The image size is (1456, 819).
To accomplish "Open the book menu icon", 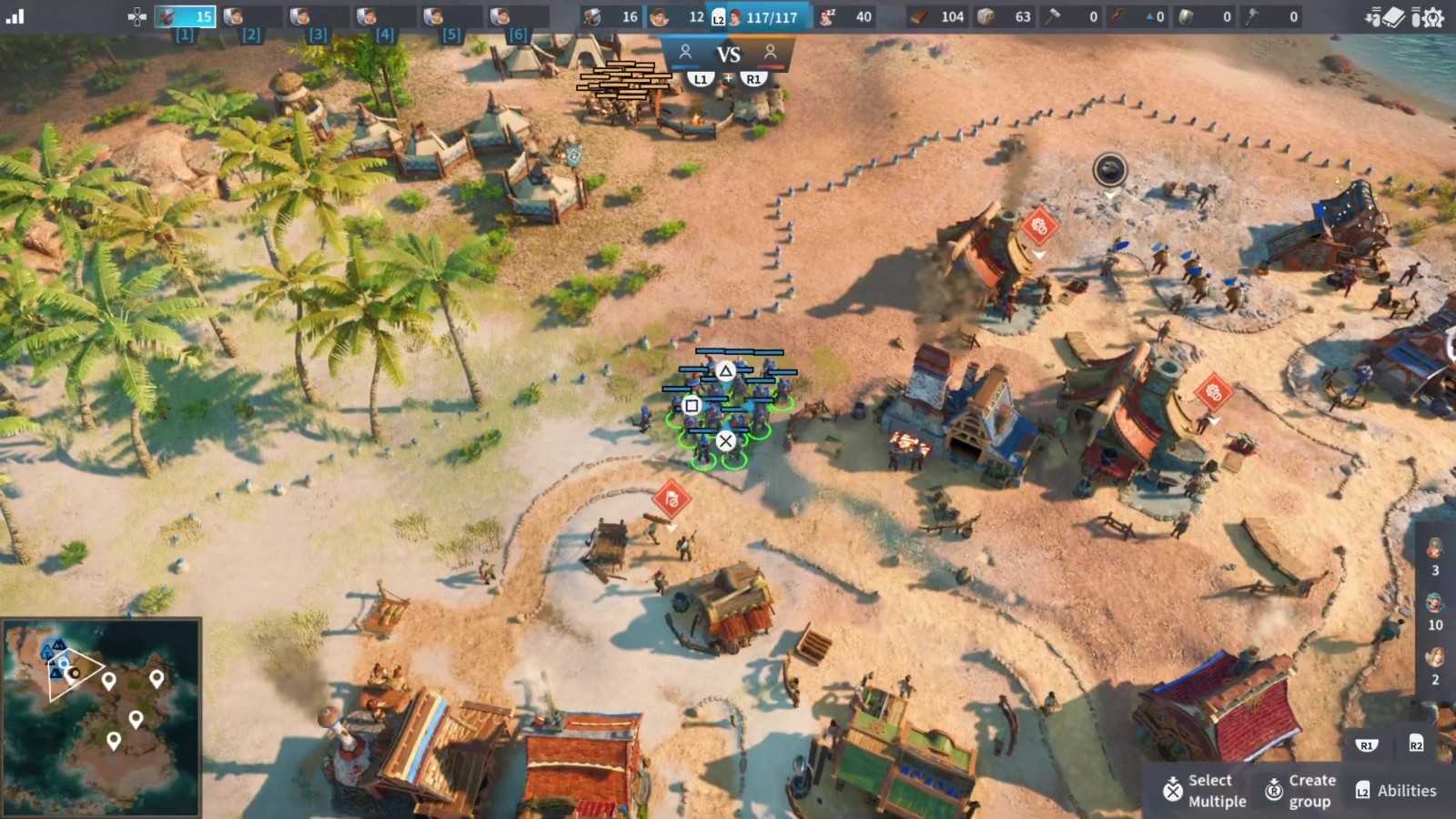I will coord(1393,17).
